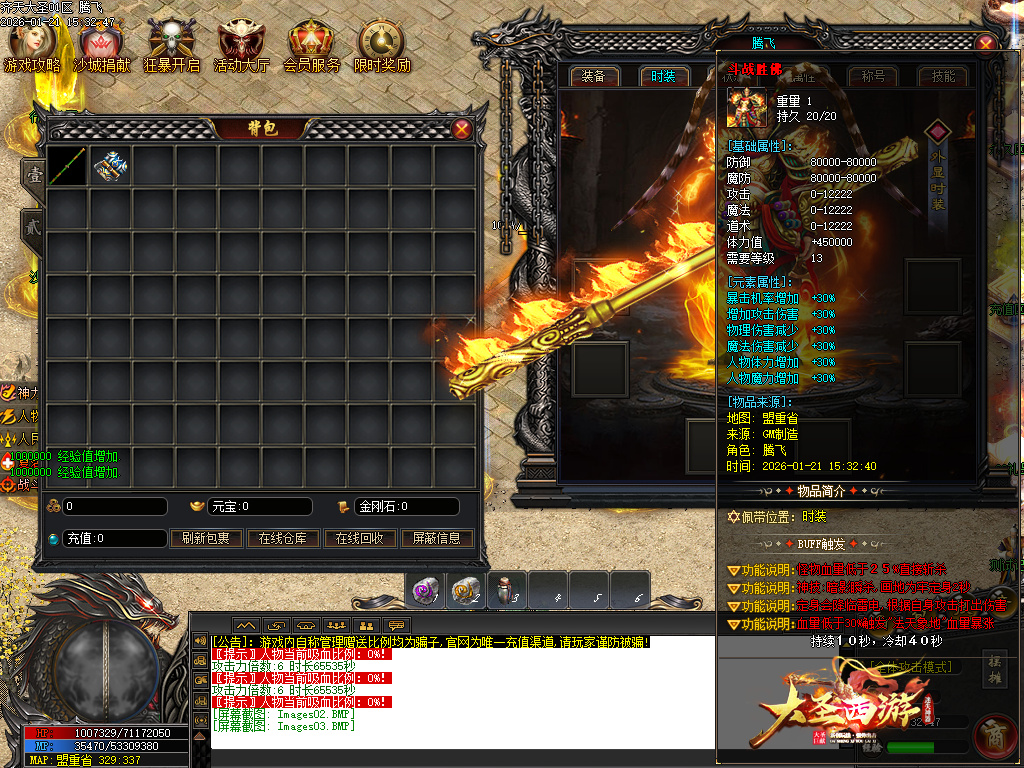Activate the 狂暴开启 skull icon
The height and width of the screenshot is (768, 1024).
[x=171, y=45]
